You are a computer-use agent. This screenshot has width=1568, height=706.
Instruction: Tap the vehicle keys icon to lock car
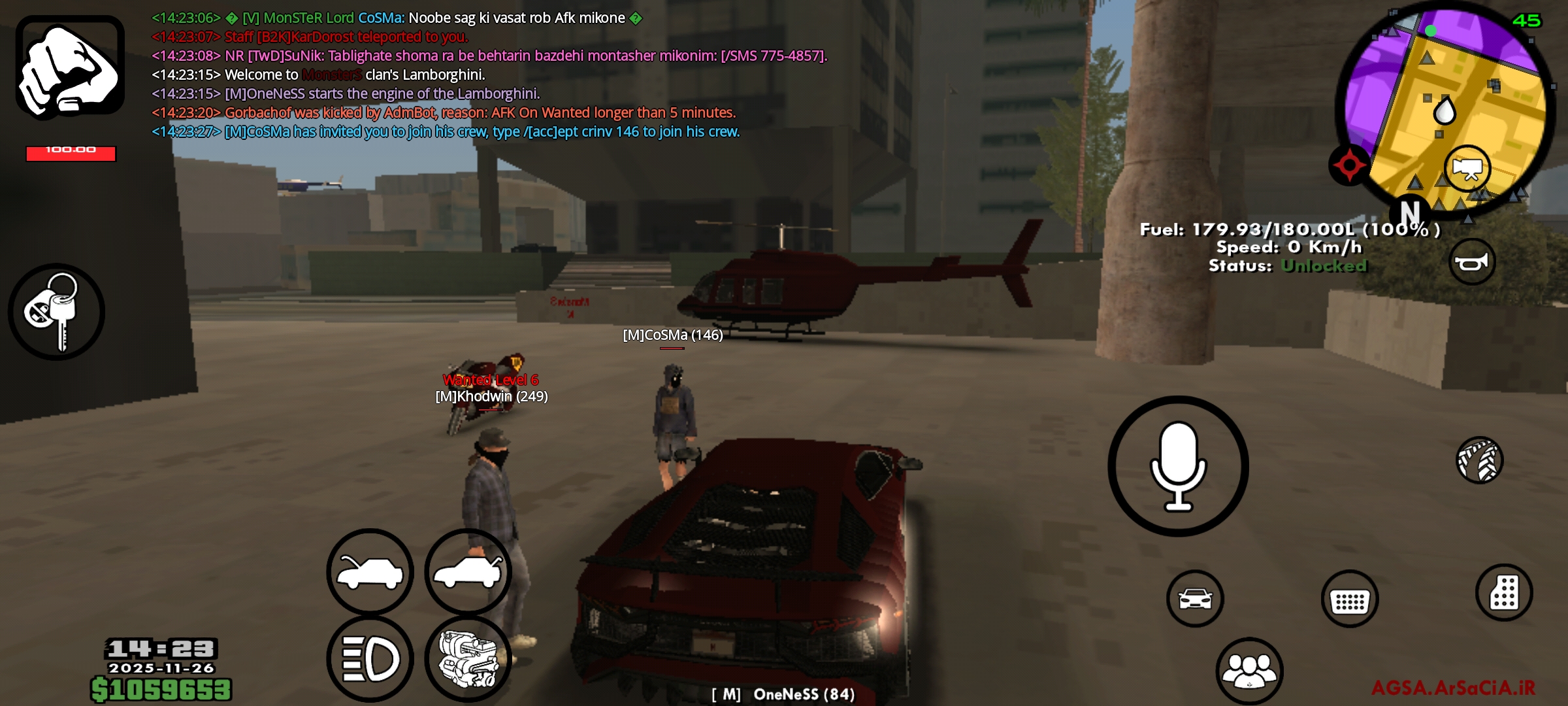pyautogui.click(x=59, y=312)
